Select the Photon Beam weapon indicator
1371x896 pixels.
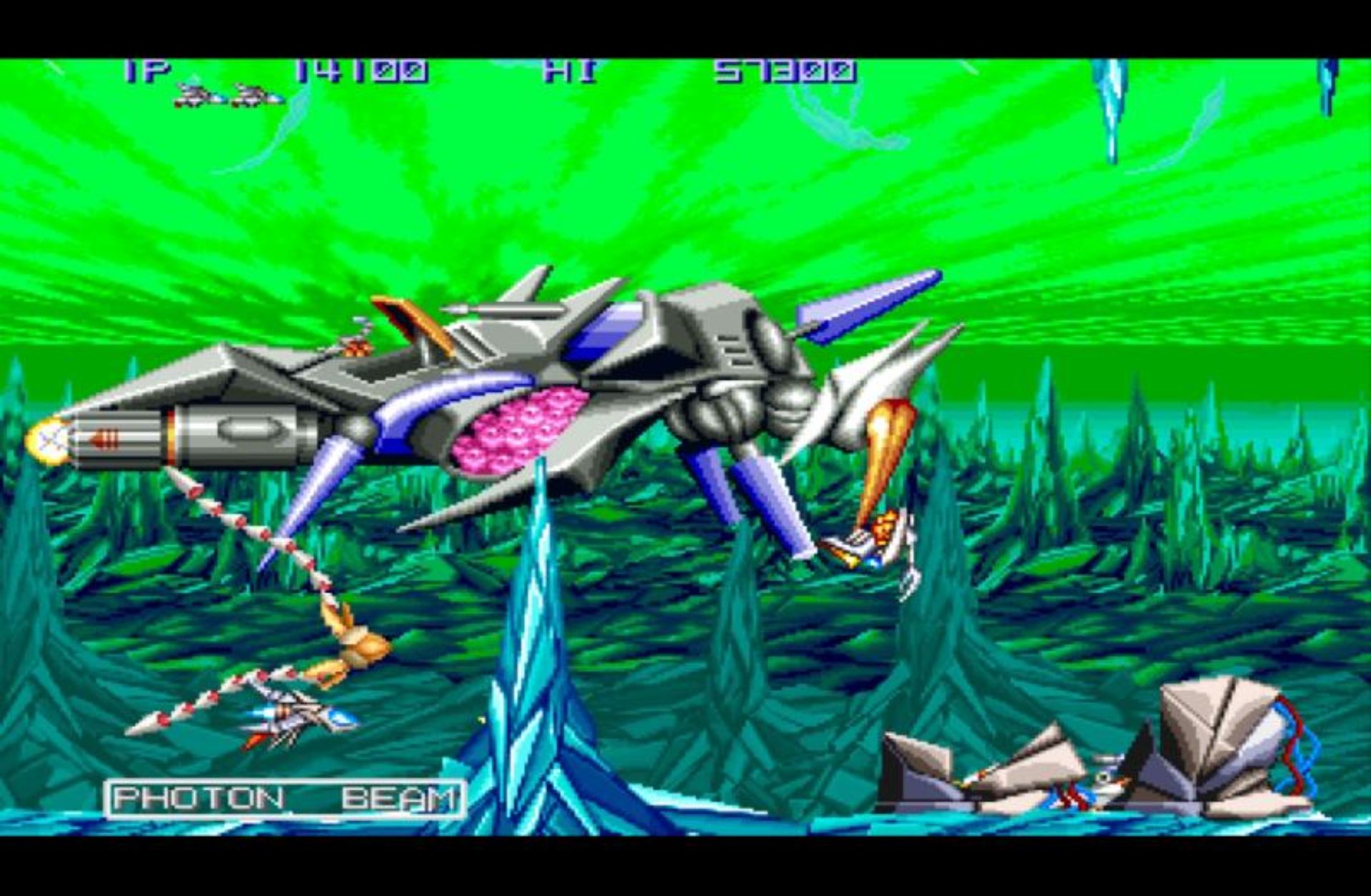tap(285, 799)
